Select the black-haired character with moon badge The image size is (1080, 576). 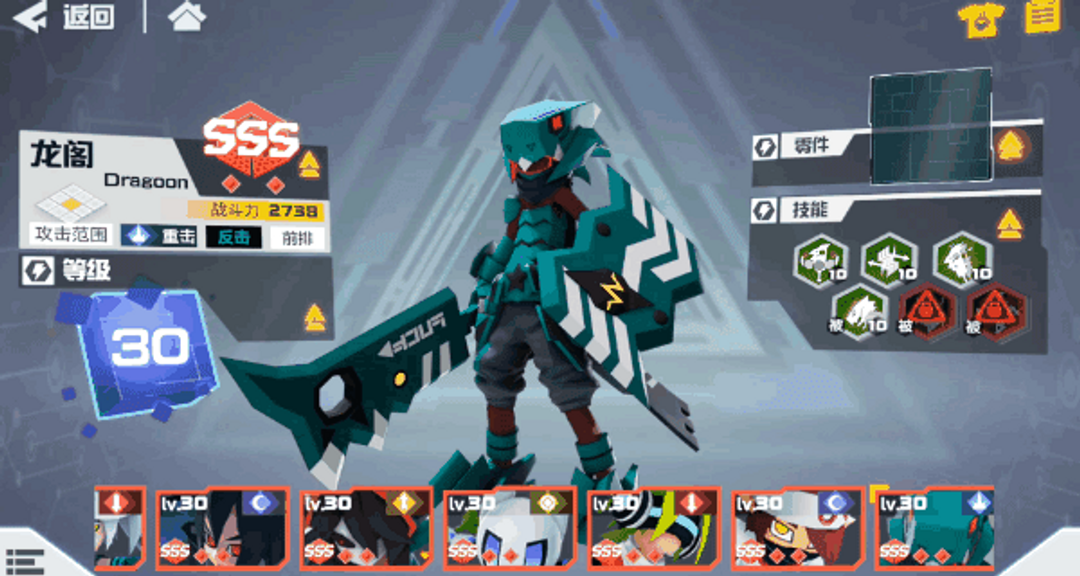pyautogui.click(x=223, y=528)
